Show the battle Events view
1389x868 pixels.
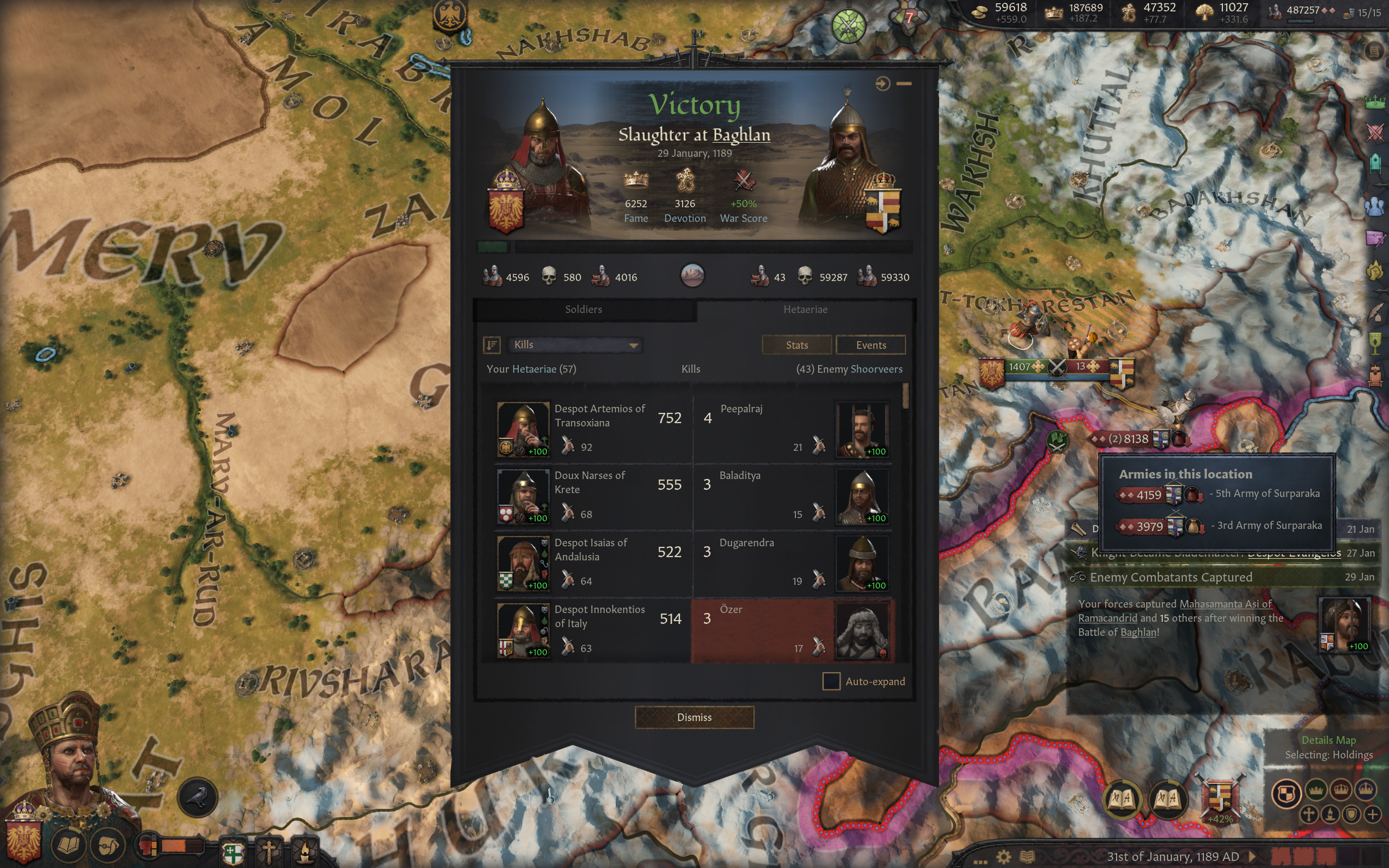pyautogui.click(x=870, y=345)
